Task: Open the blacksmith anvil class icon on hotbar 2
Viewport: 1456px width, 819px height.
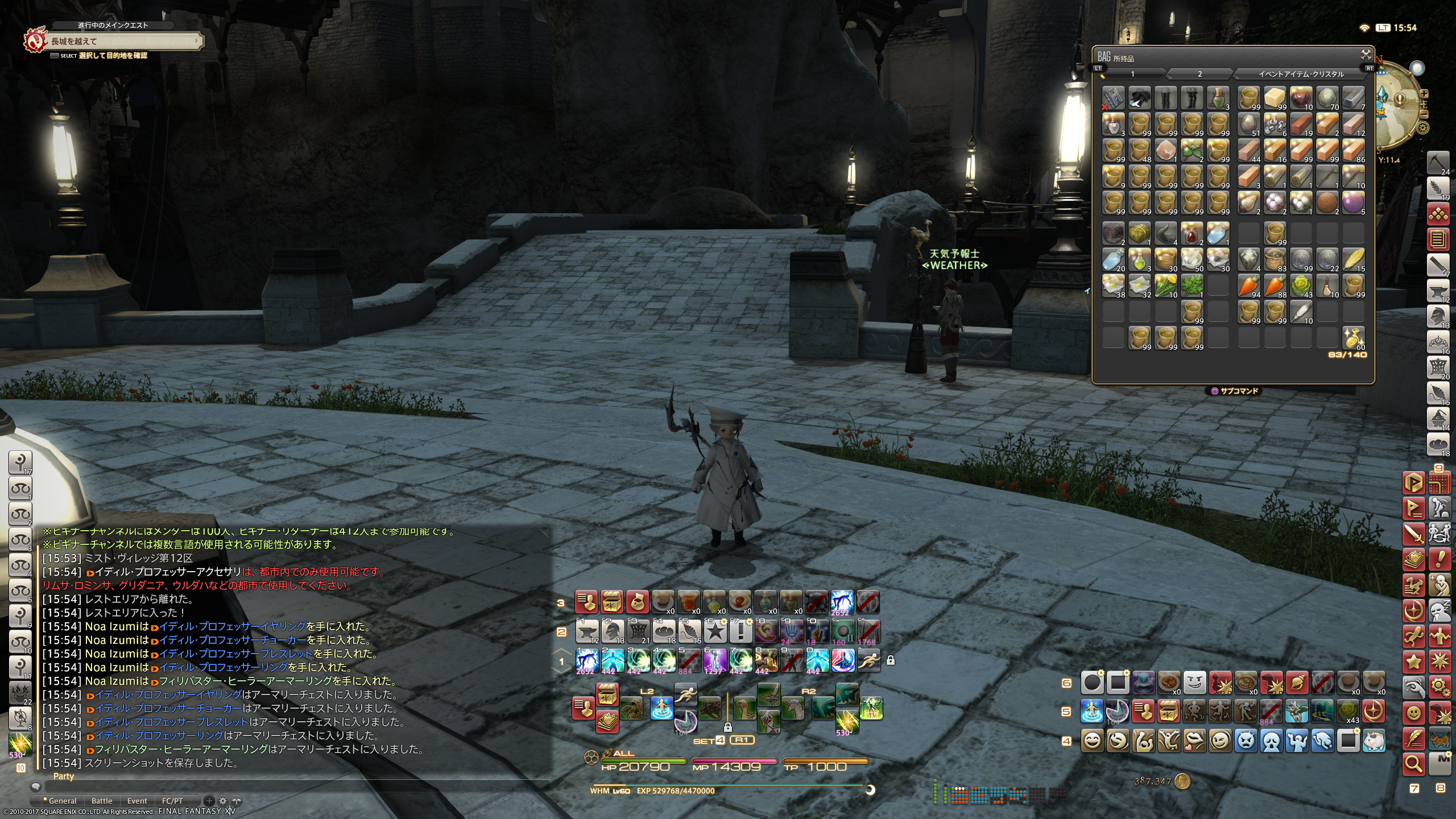Action: coord(587,631)
